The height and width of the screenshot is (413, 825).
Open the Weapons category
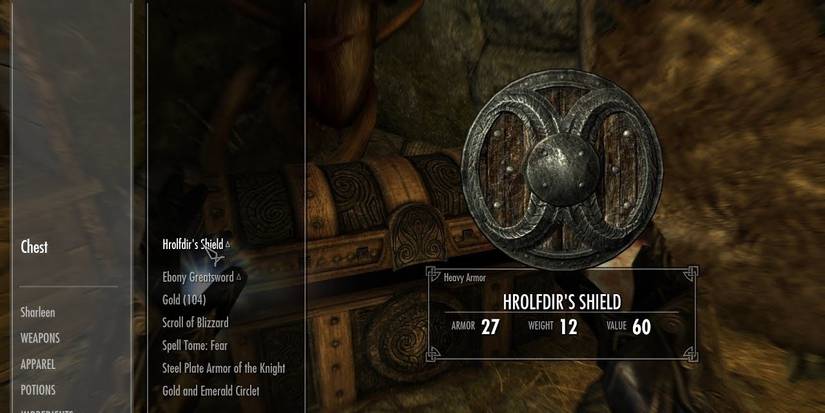(x=40, y=339)
